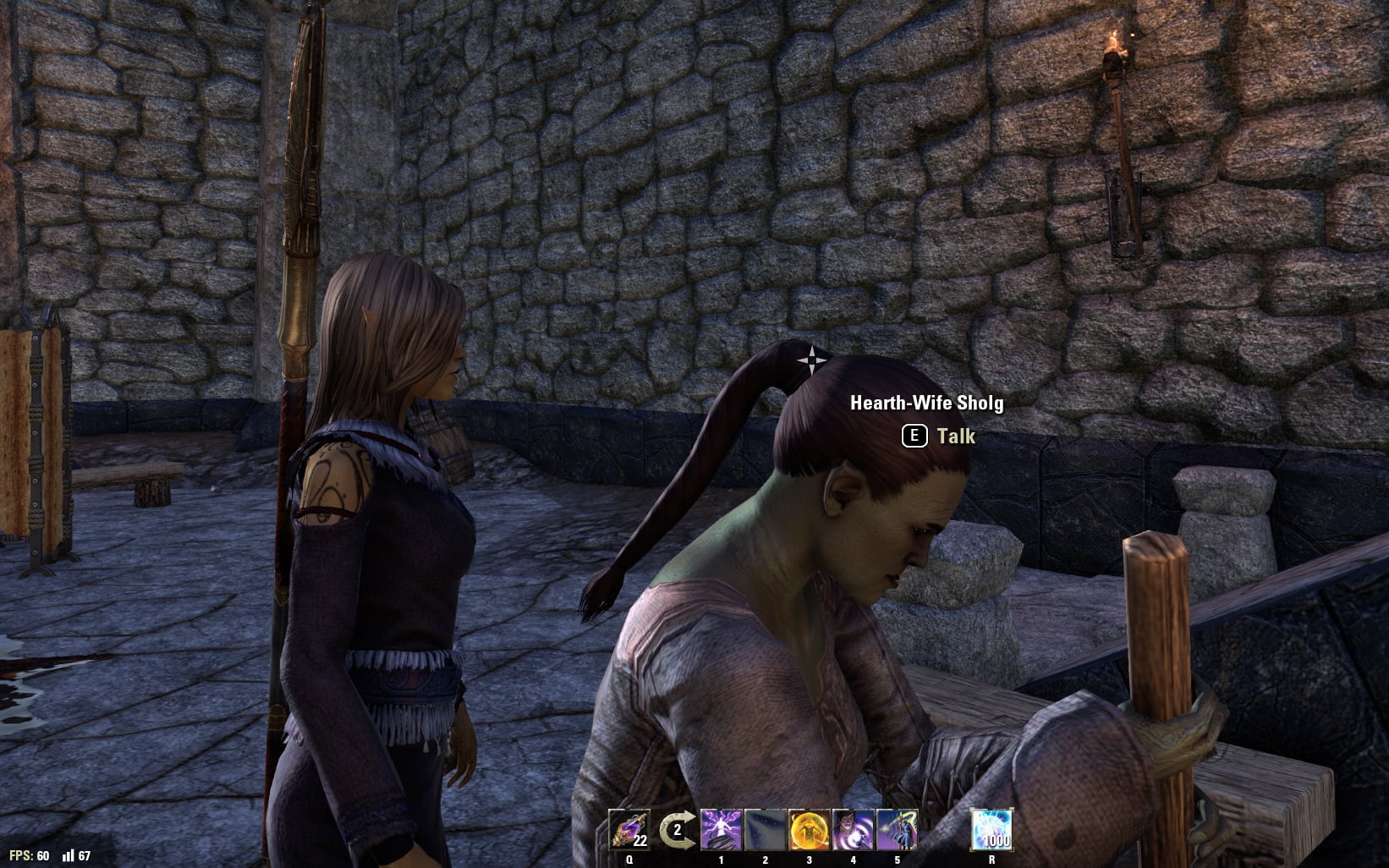
Task: Activate the golden orb shield ability
Action: coord(809,830)
